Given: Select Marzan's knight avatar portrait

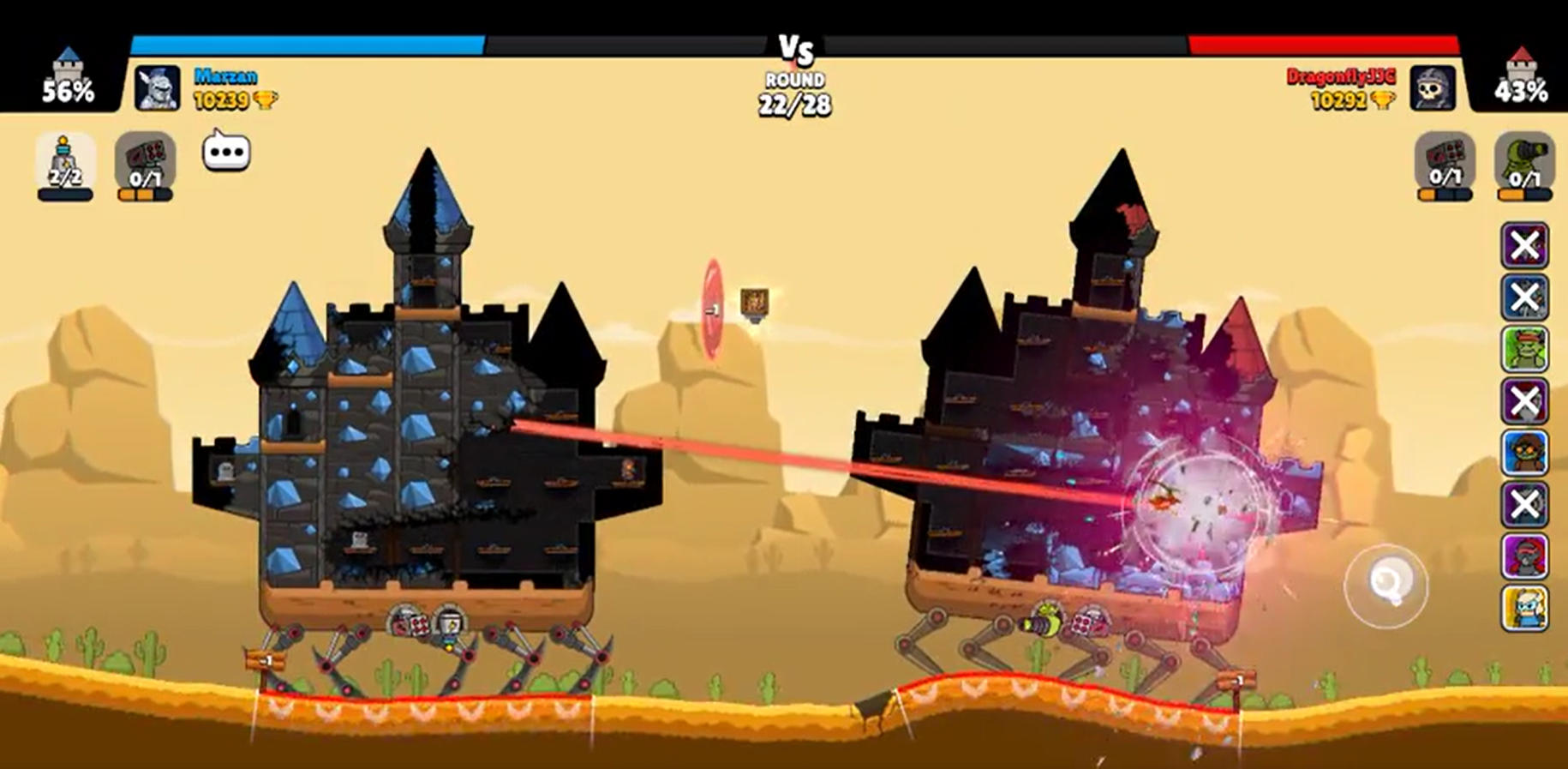Looking at the screenshot, I should tap(158, 88).
